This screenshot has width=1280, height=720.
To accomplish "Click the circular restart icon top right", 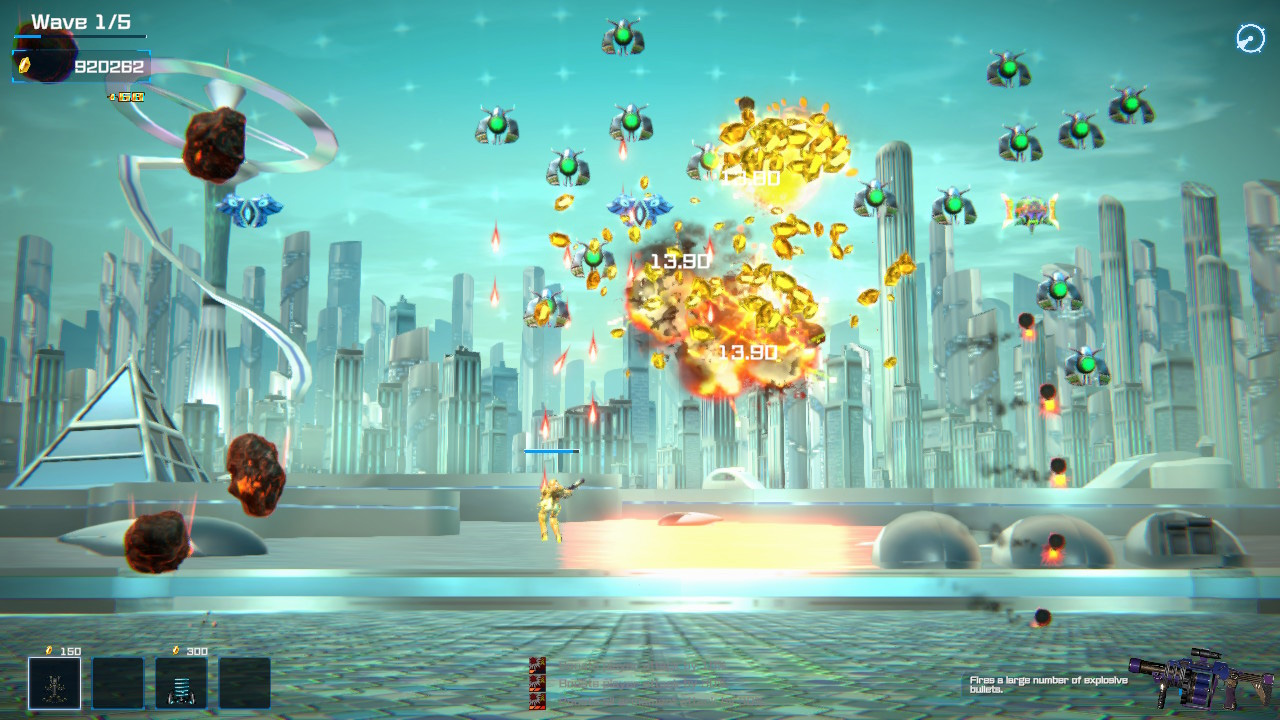I will pyautogui.click(x=1249, y=38).
